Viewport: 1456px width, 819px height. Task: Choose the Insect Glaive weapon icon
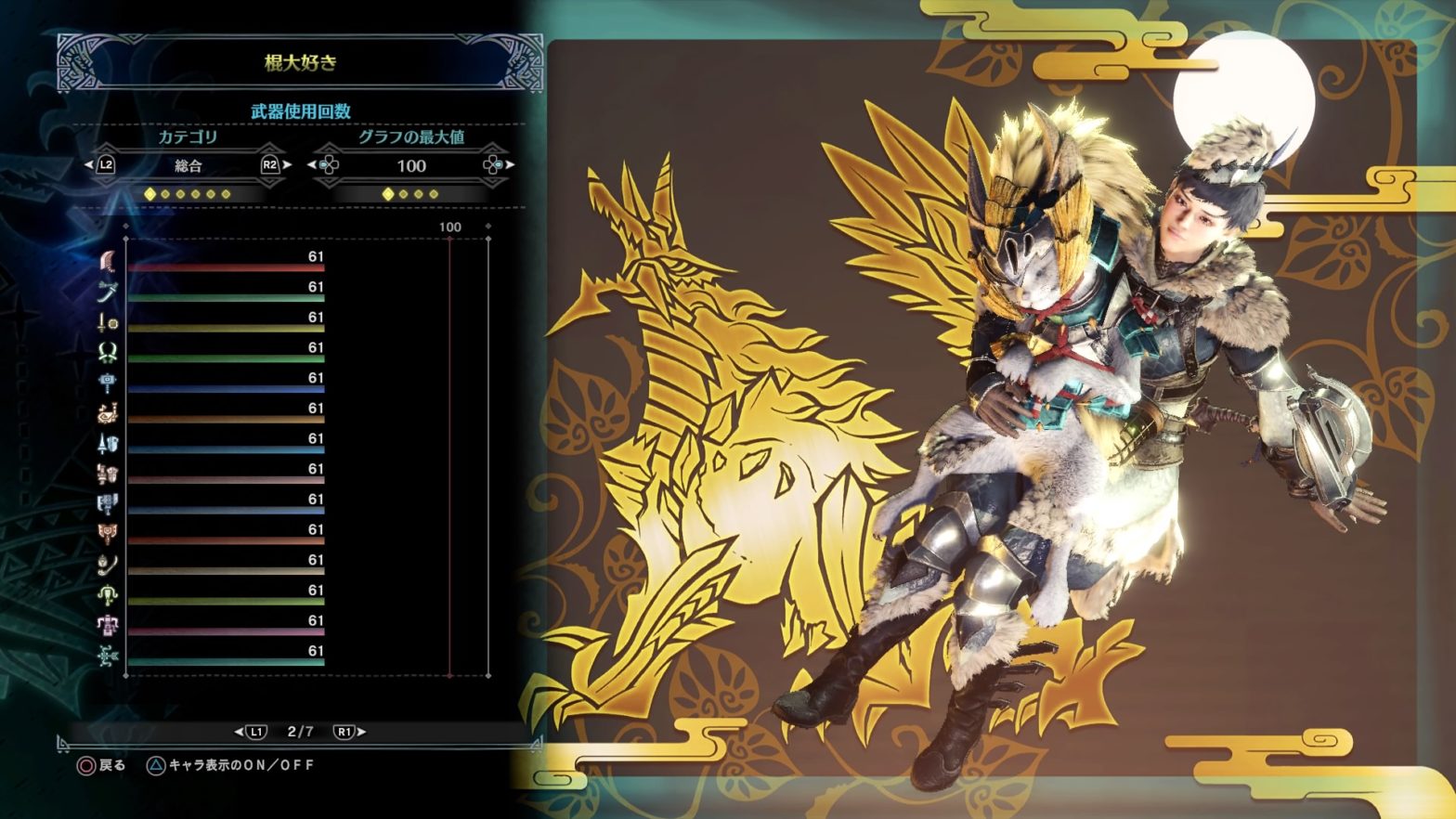[x=108, y=565]
